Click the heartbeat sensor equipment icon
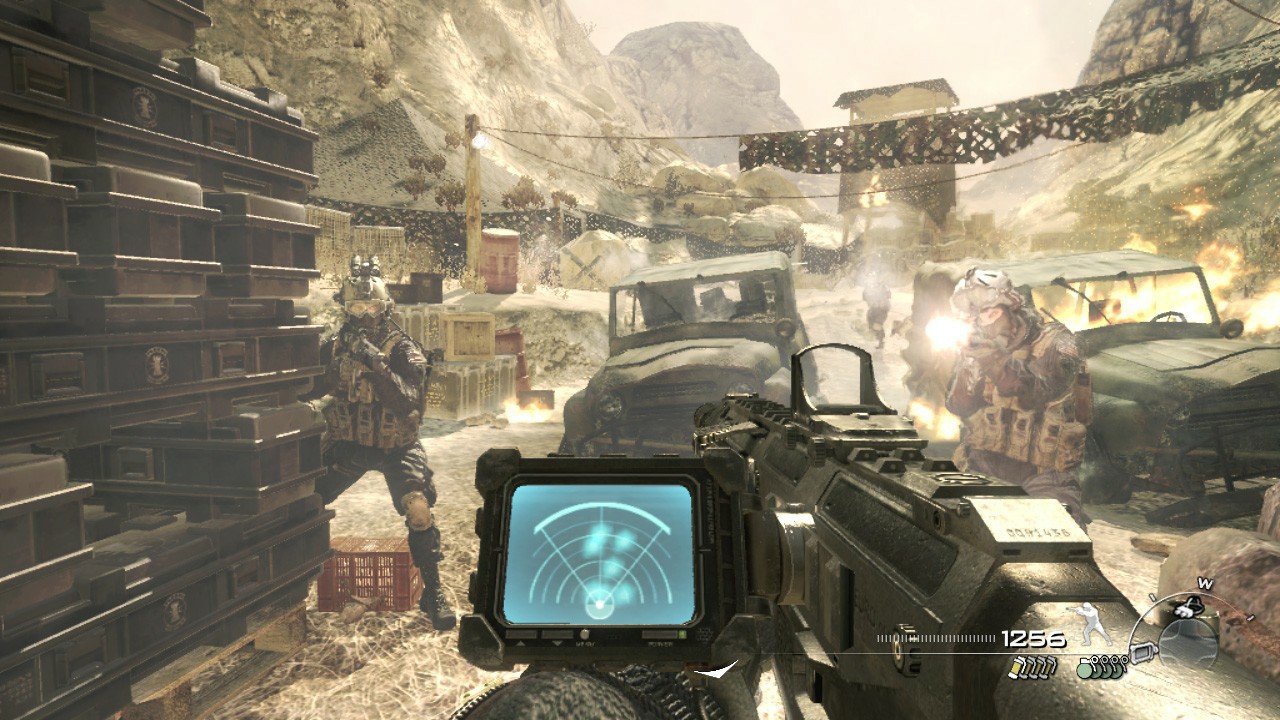Screen dimensions: 1280x720 click(x=1143, y=654)
